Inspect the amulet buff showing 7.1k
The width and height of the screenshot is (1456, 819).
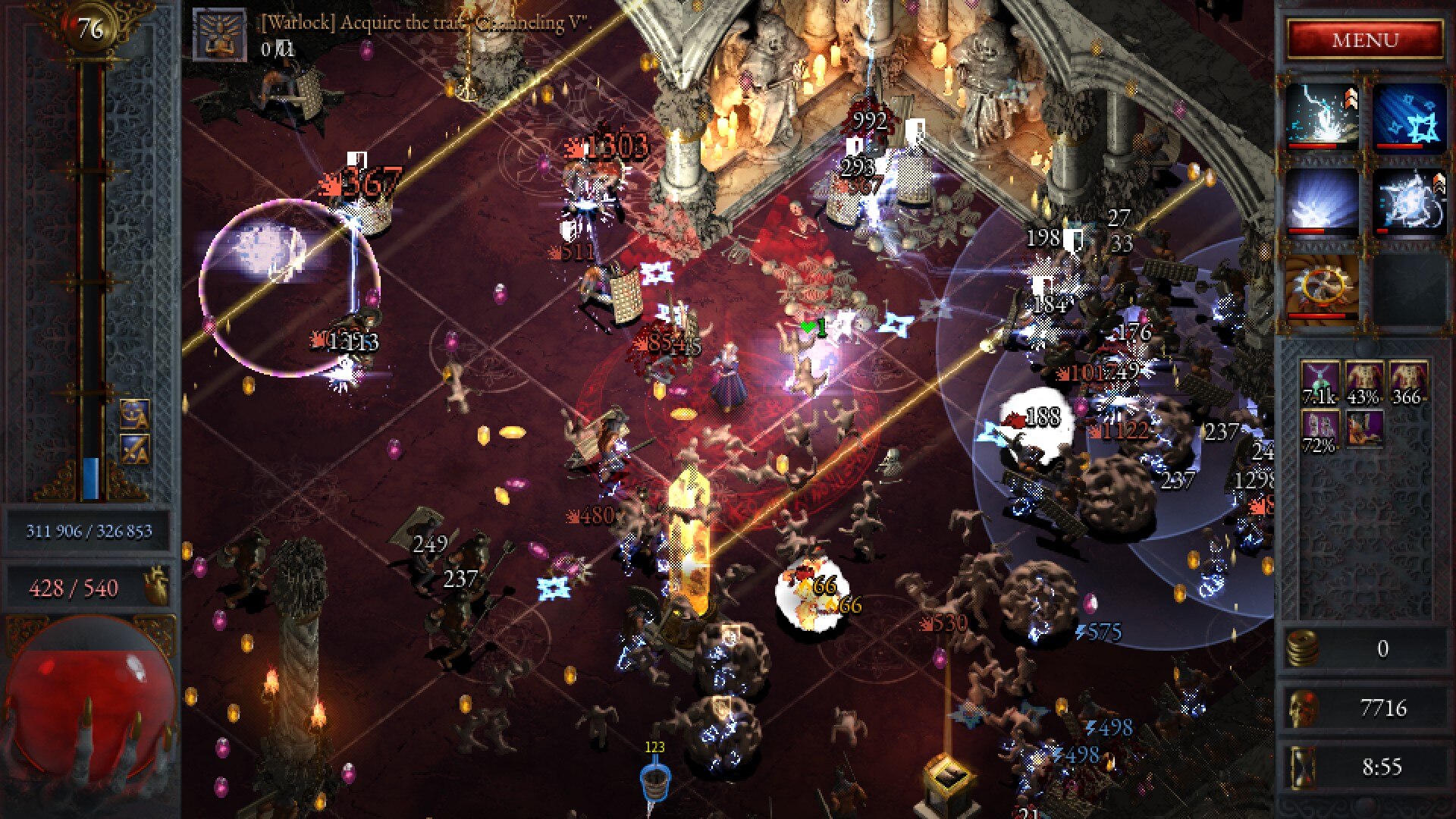pos(1319,383)
